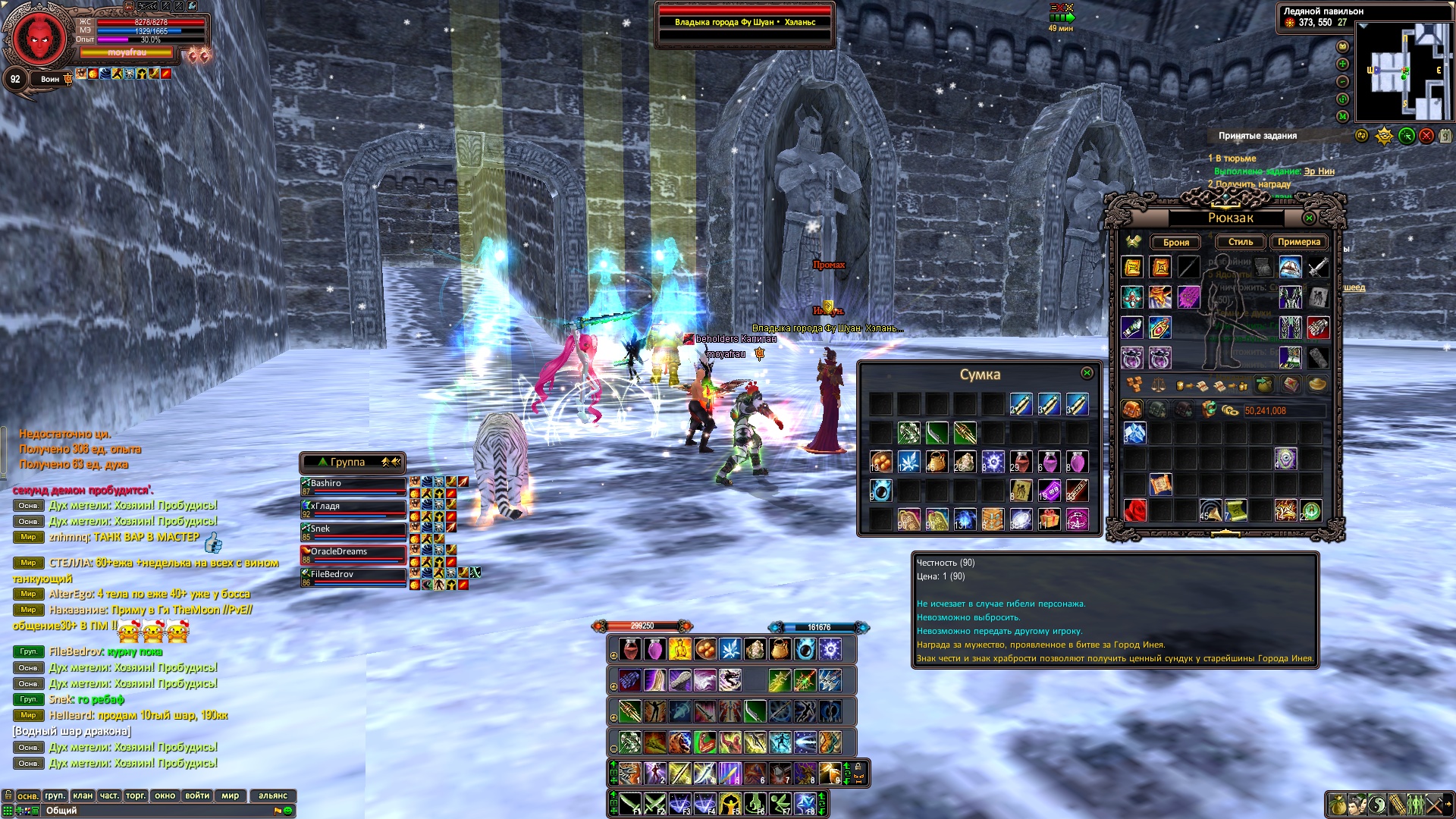
Task: Click the Общий chat input field
Action: 152,811
